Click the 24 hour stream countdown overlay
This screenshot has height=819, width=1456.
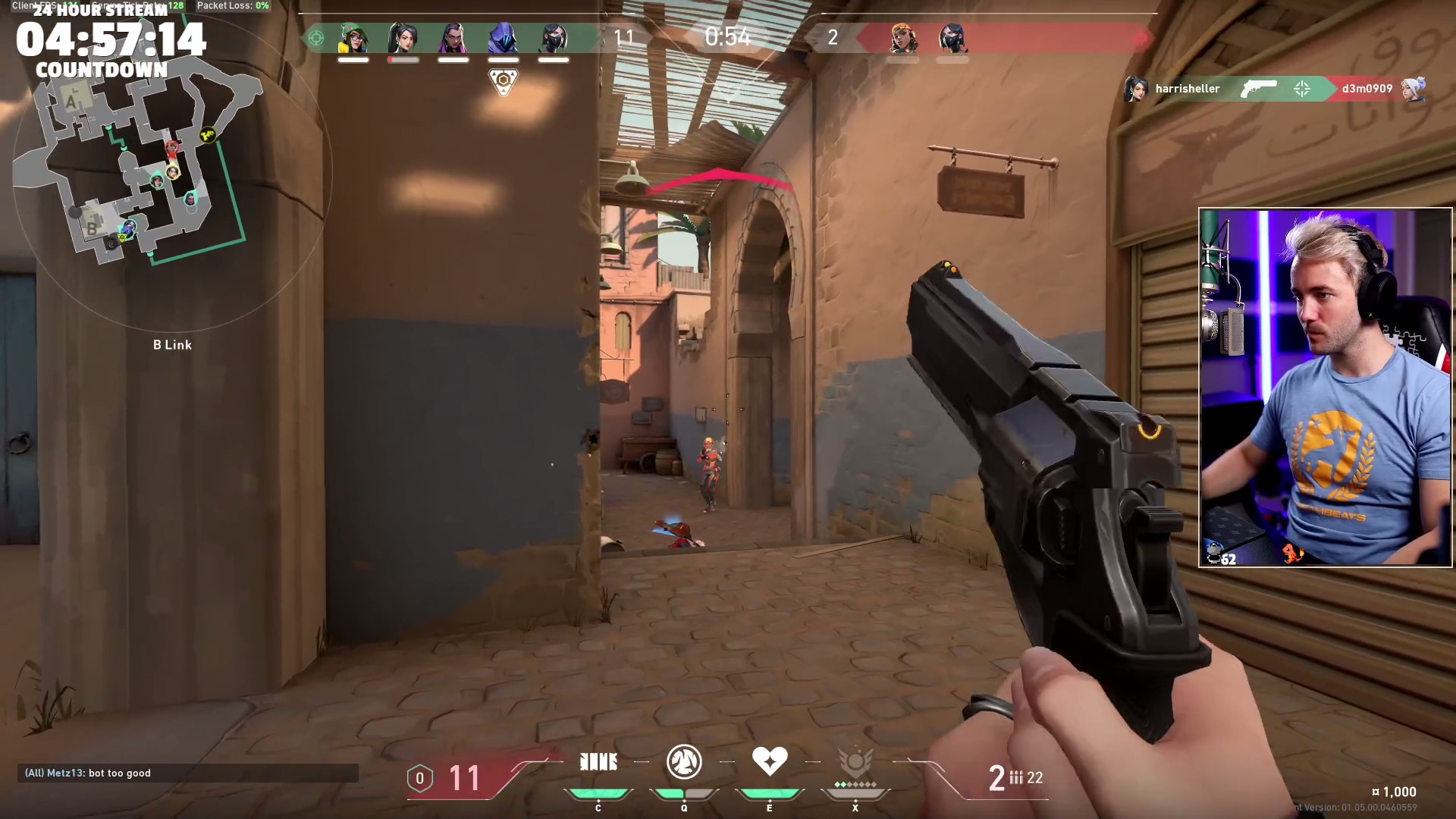coord(111,41)
